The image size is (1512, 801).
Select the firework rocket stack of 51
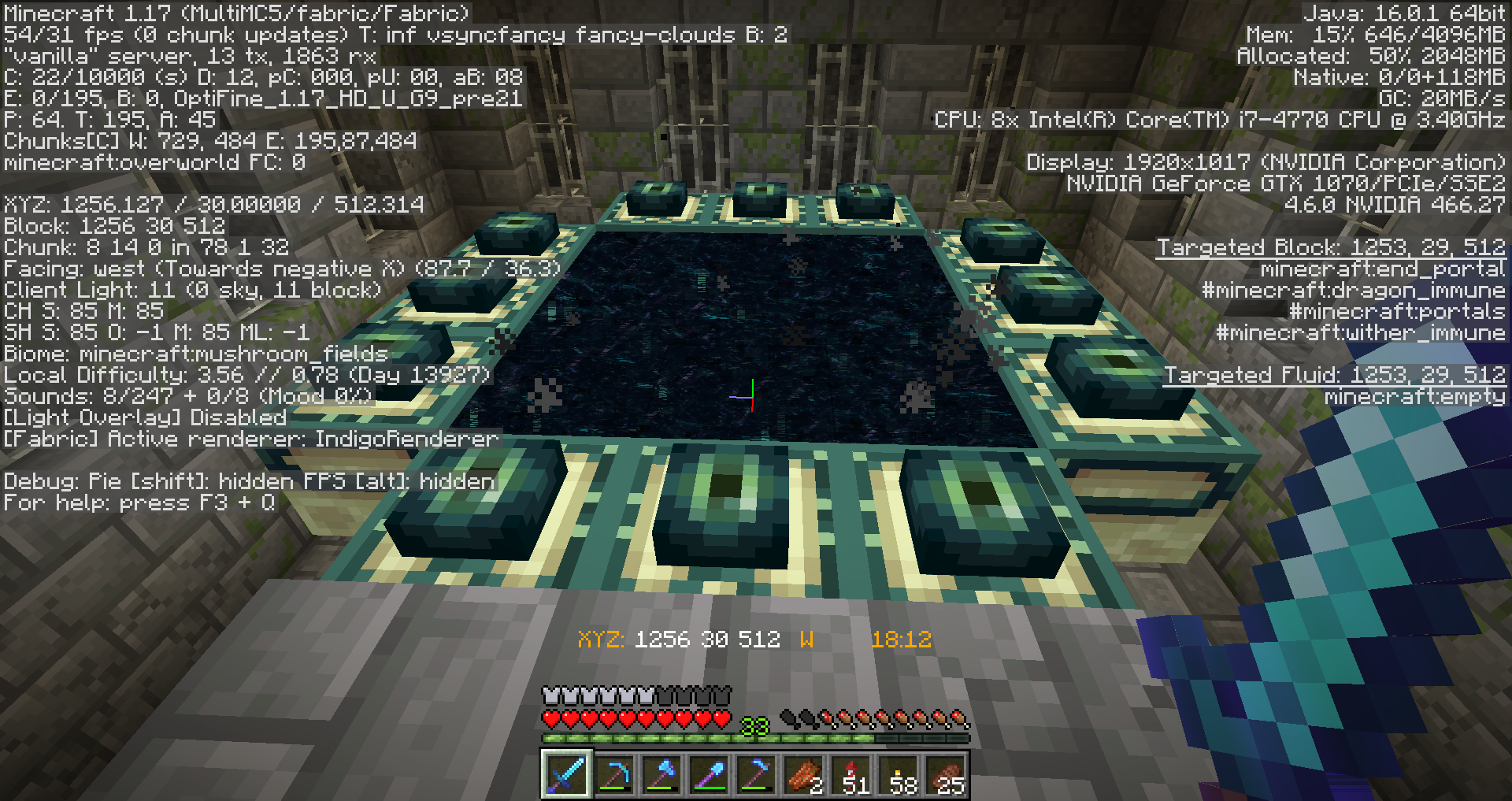[x=851, y=774]
